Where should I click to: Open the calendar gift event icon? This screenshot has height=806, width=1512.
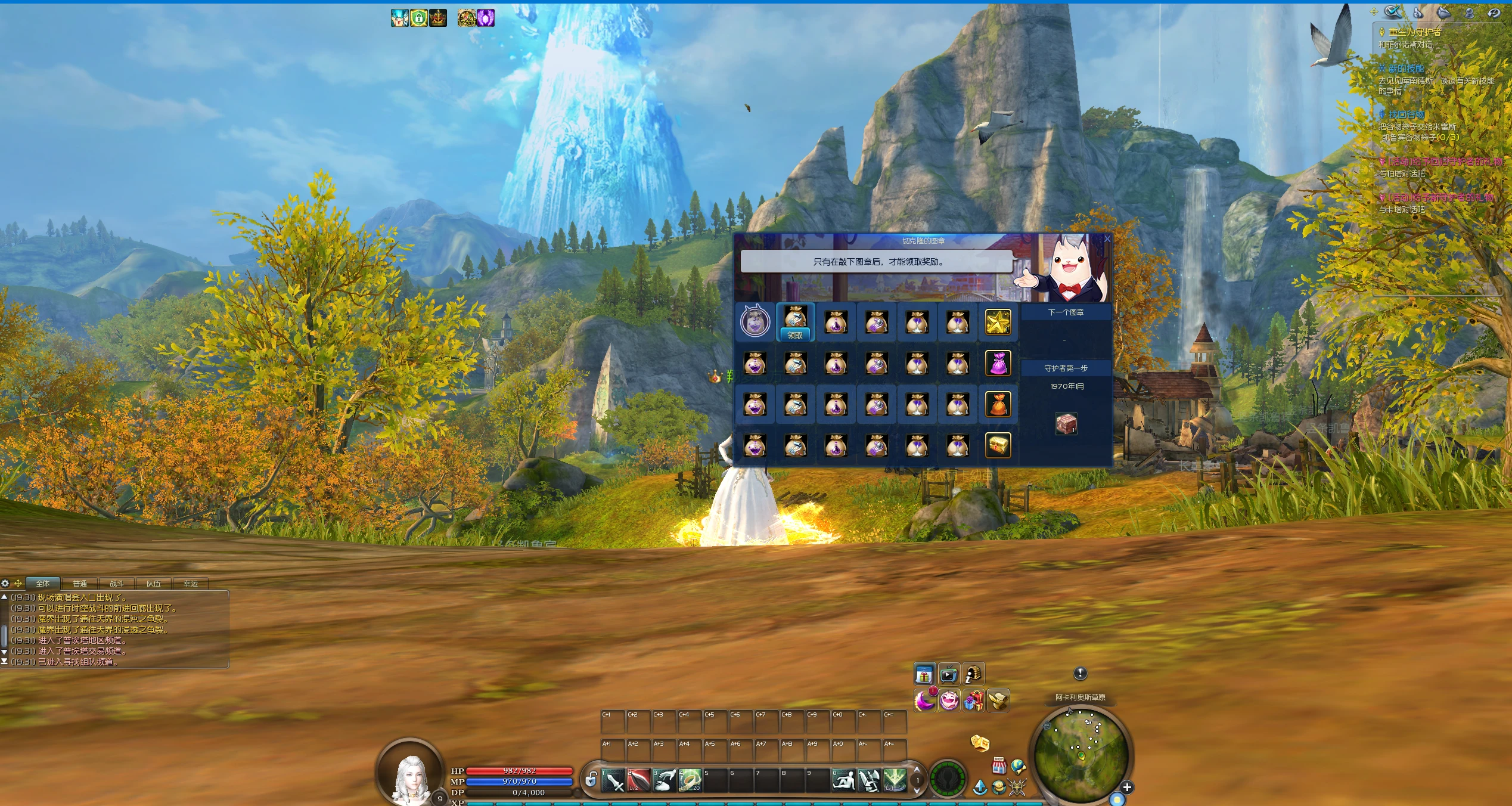(x=924, y=675)
